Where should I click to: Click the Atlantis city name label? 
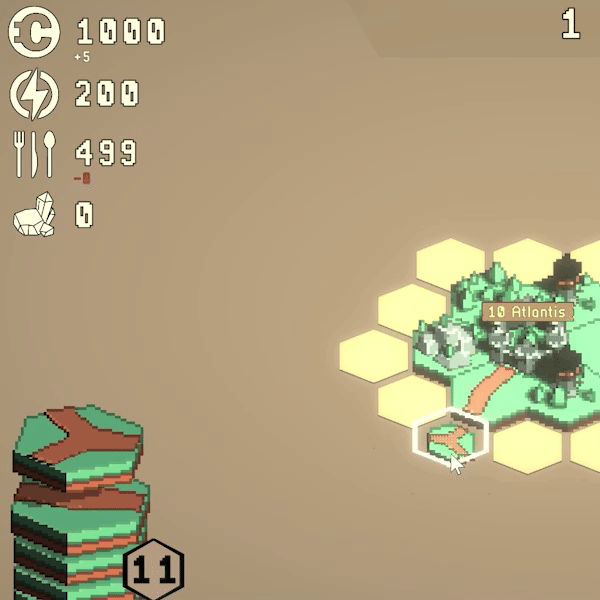(527, 312)
